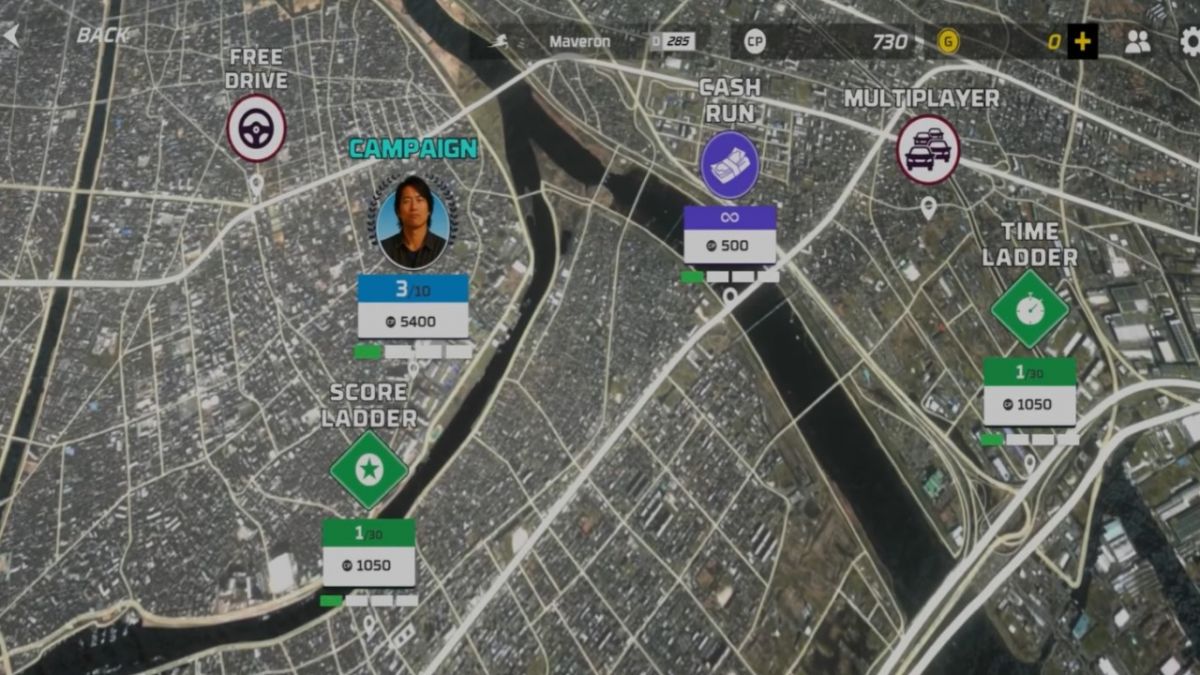Select the Campaign driver portrait

(413, 221)
